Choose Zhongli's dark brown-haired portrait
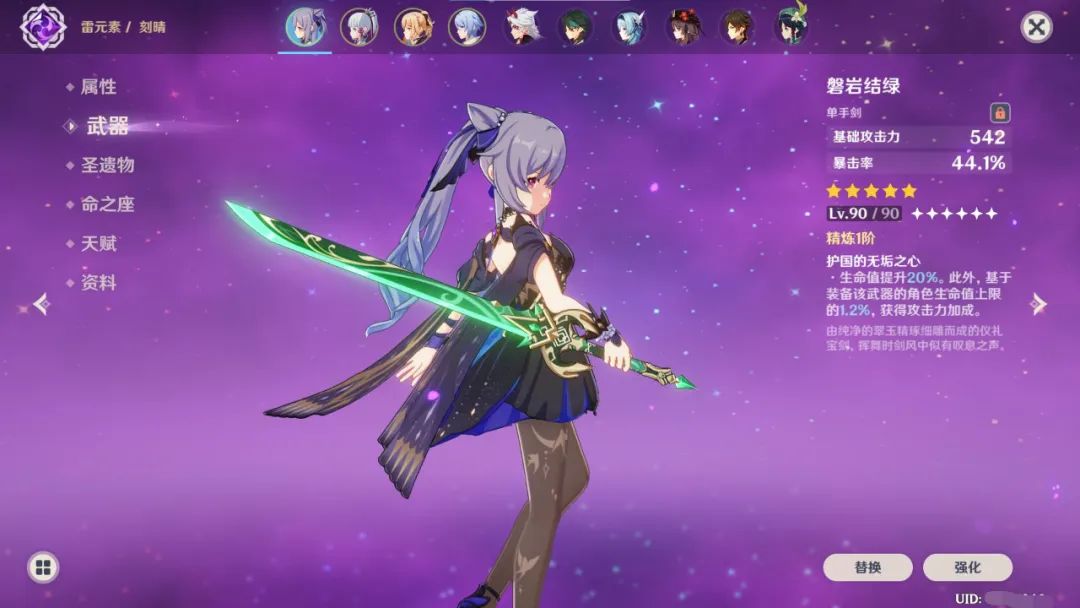 [x=741, y=27]
